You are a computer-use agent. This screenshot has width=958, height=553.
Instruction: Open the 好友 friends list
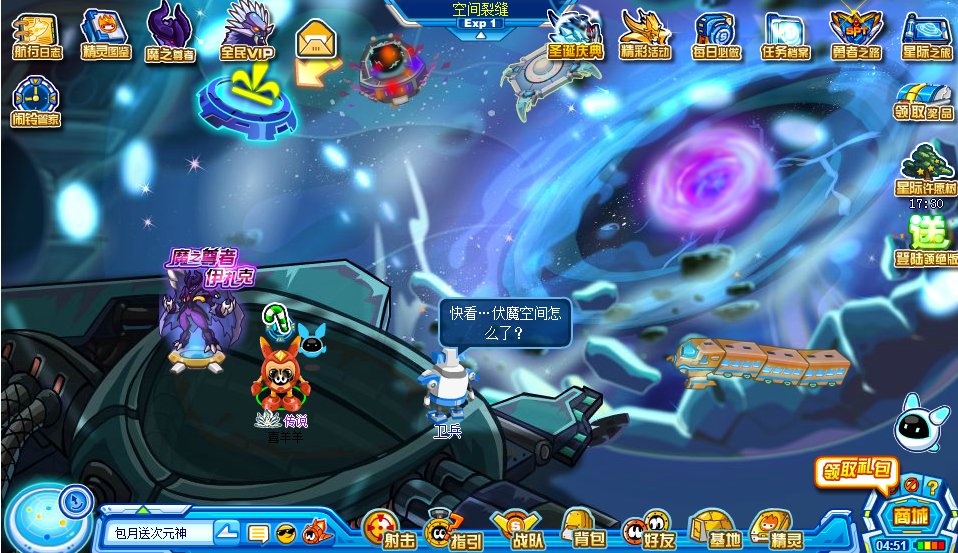point(647,528)
